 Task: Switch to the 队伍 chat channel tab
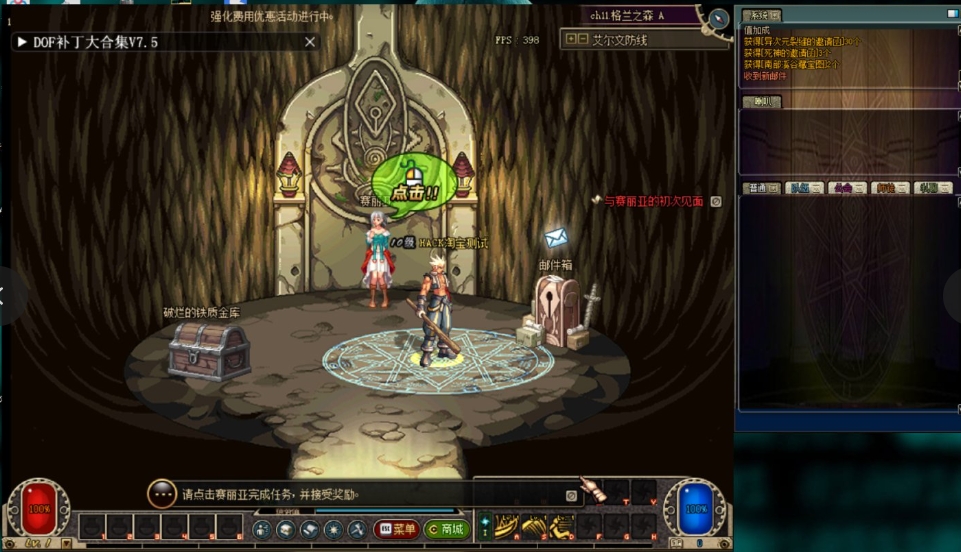(804, 188)
